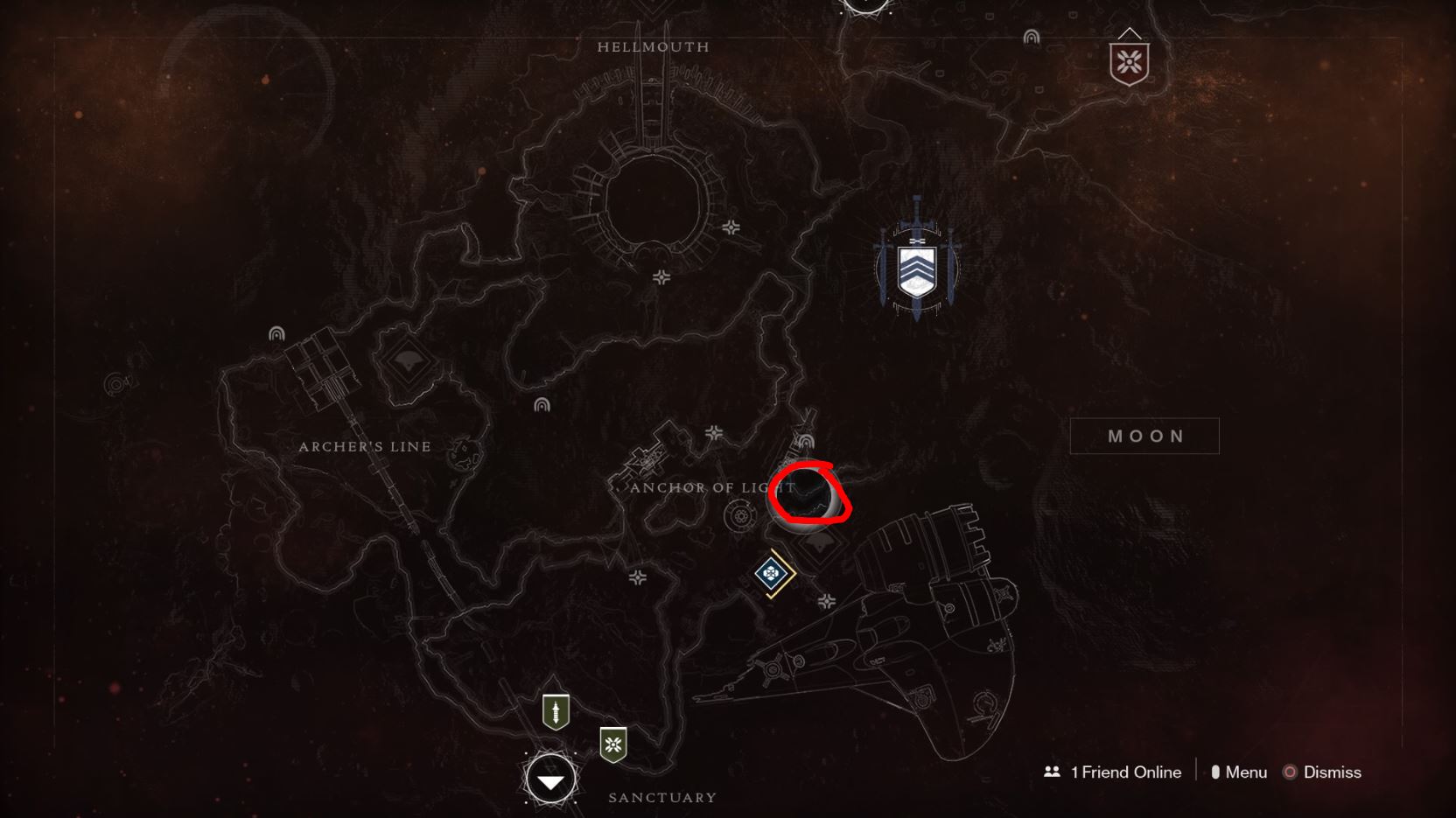
Task: Click the Hive rune node under the blue diamond
Action: 828,602
